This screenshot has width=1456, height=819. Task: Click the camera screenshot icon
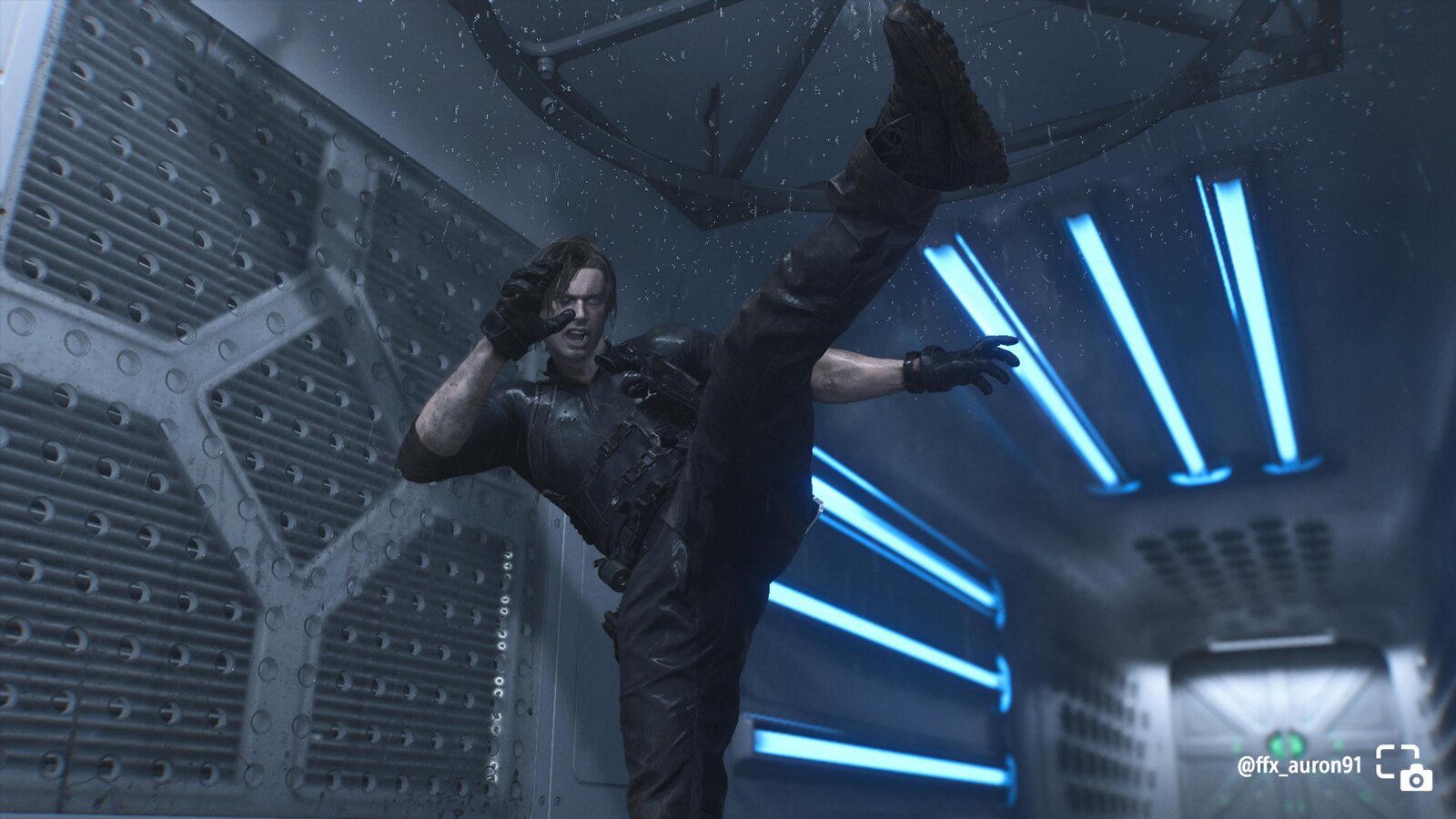tap(1403, 767)
